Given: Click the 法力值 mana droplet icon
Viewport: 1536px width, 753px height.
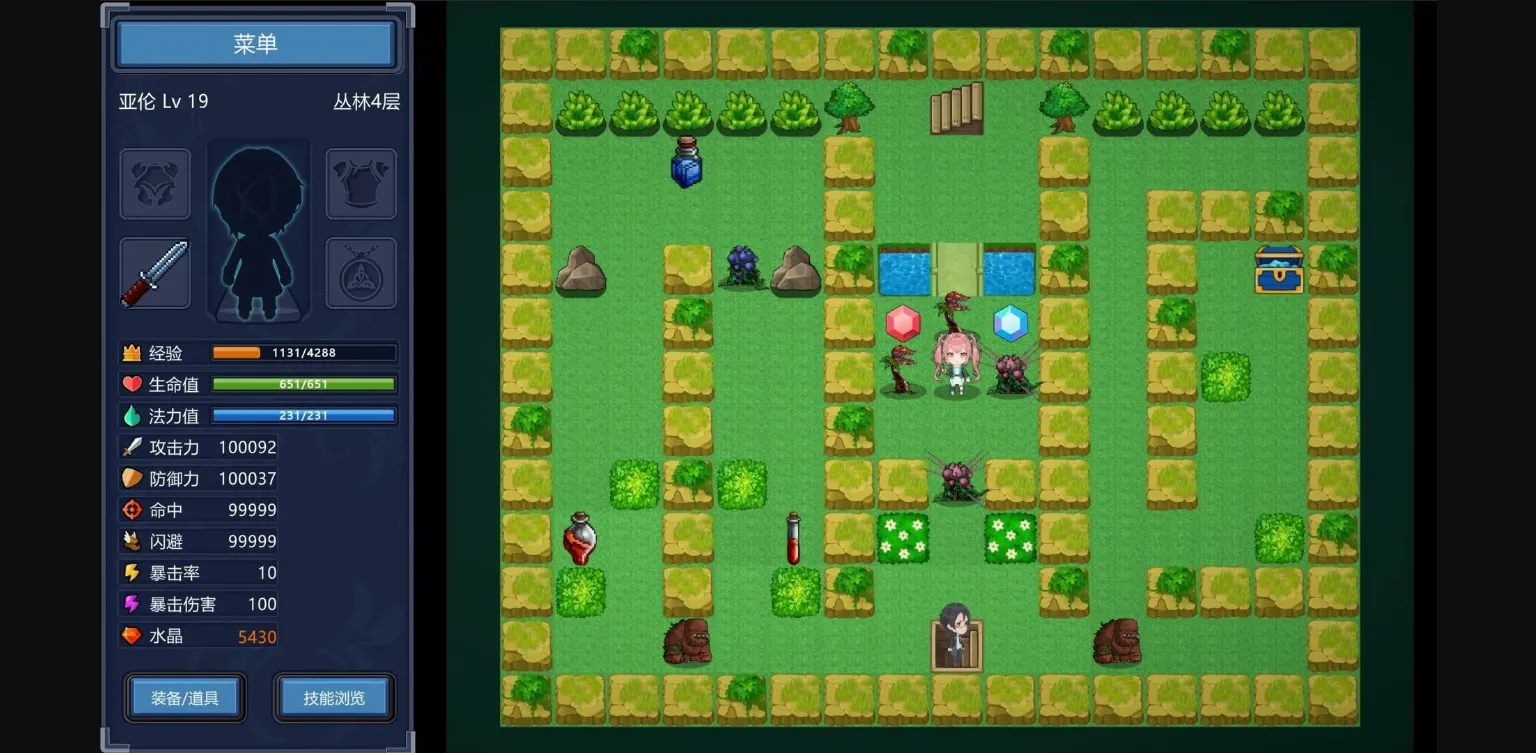Looking at the screenshot, I should click(131, 416).
